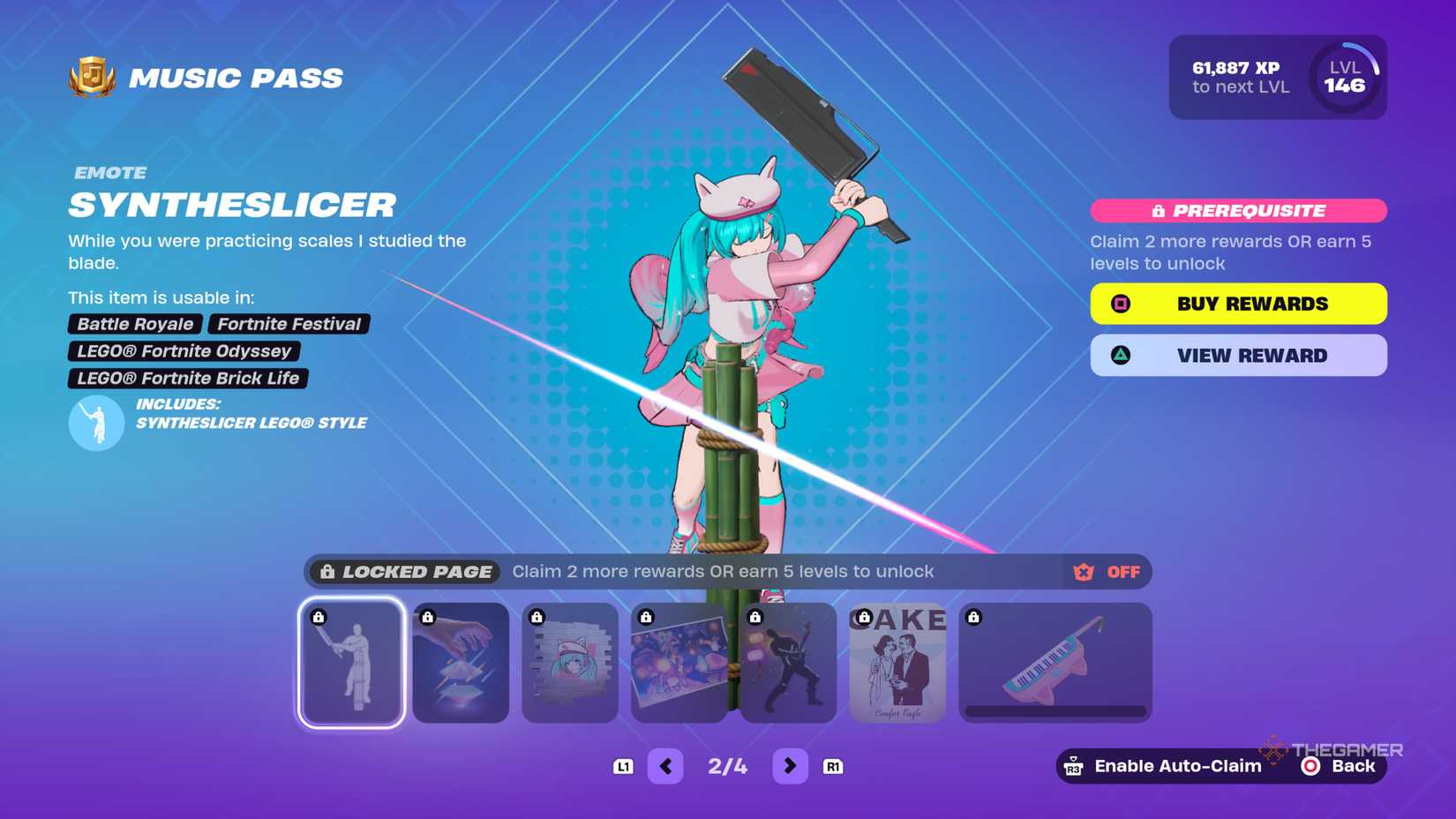Go back to the previous reward page
Image resolution: width=1456 pixels, height=819 pixels.
[x=666, y=765]
